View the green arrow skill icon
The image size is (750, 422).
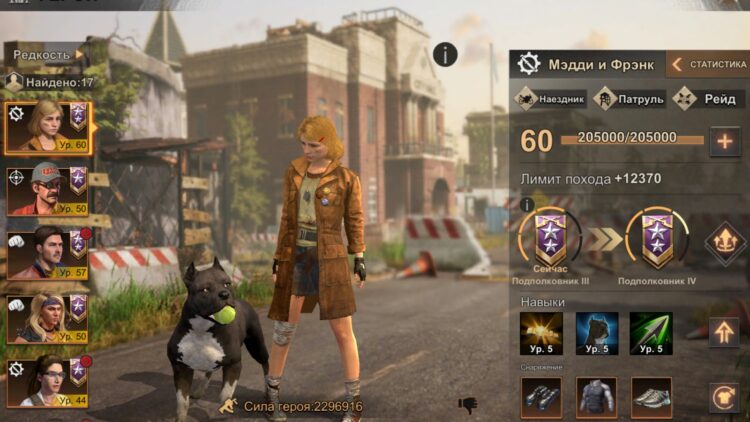651,333
